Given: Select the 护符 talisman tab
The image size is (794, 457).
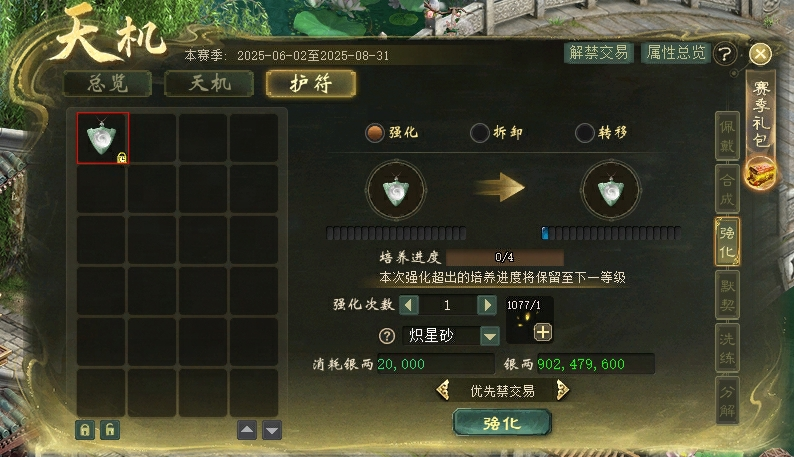Looking at the screenshot, I should (311, 83).
